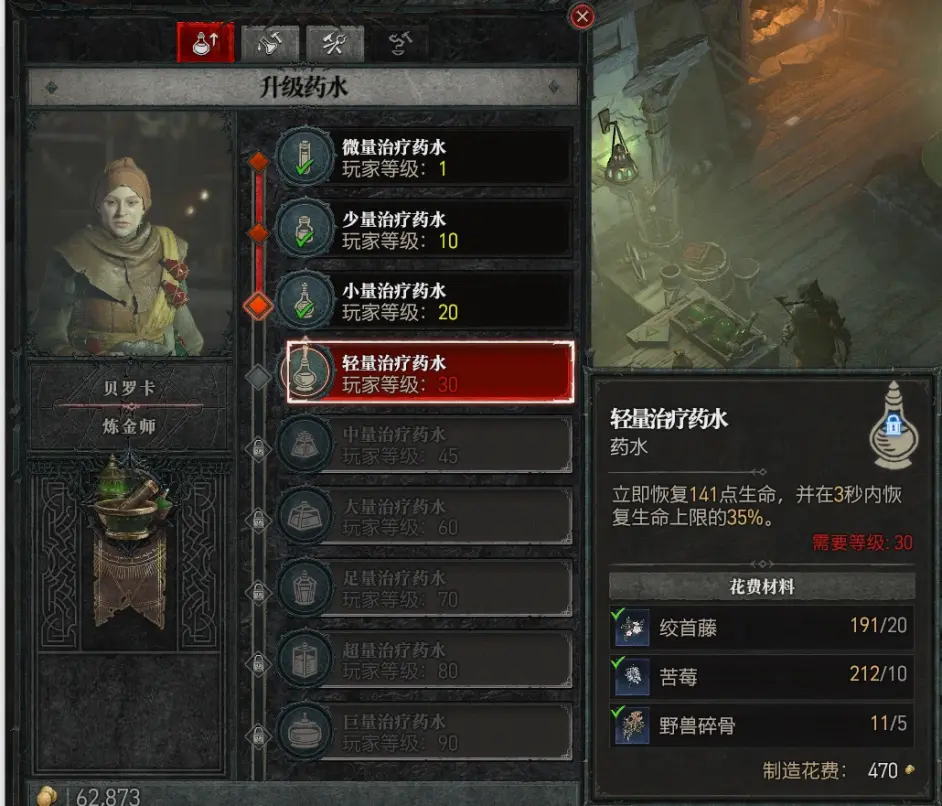
Task: Click the highlighted 轻量治疗药水 row
Action: (430, 372)
